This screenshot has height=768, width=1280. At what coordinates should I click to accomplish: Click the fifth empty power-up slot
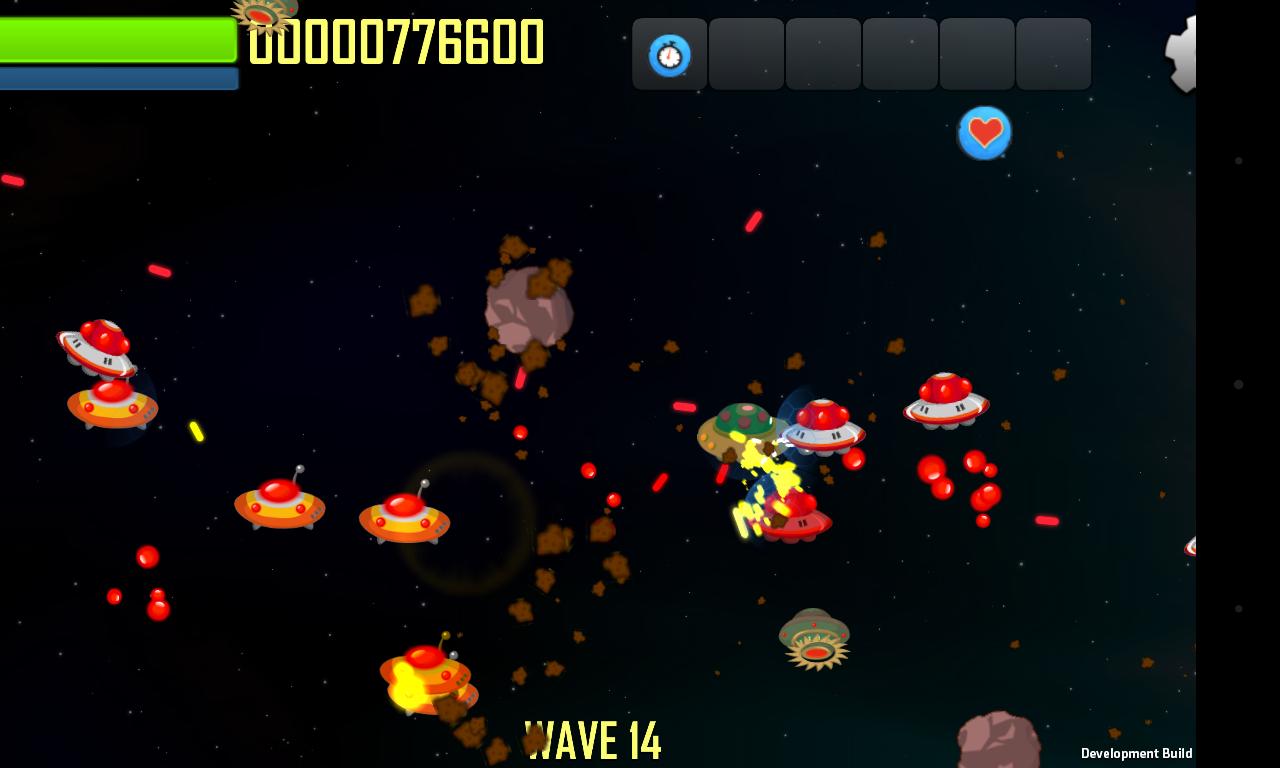point(976,54)
